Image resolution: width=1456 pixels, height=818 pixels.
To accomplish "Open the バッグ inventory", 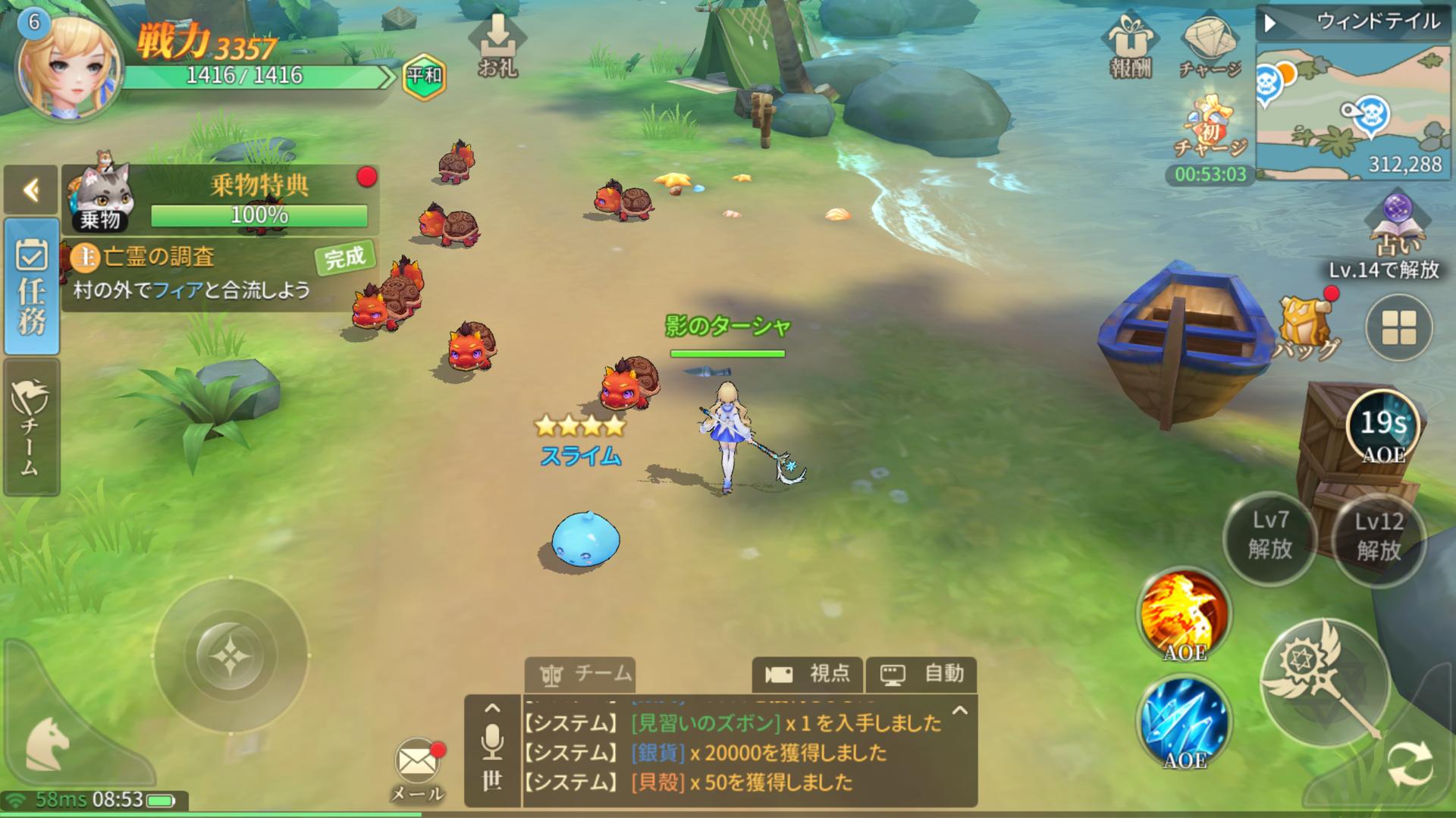I will (1306, 328).
